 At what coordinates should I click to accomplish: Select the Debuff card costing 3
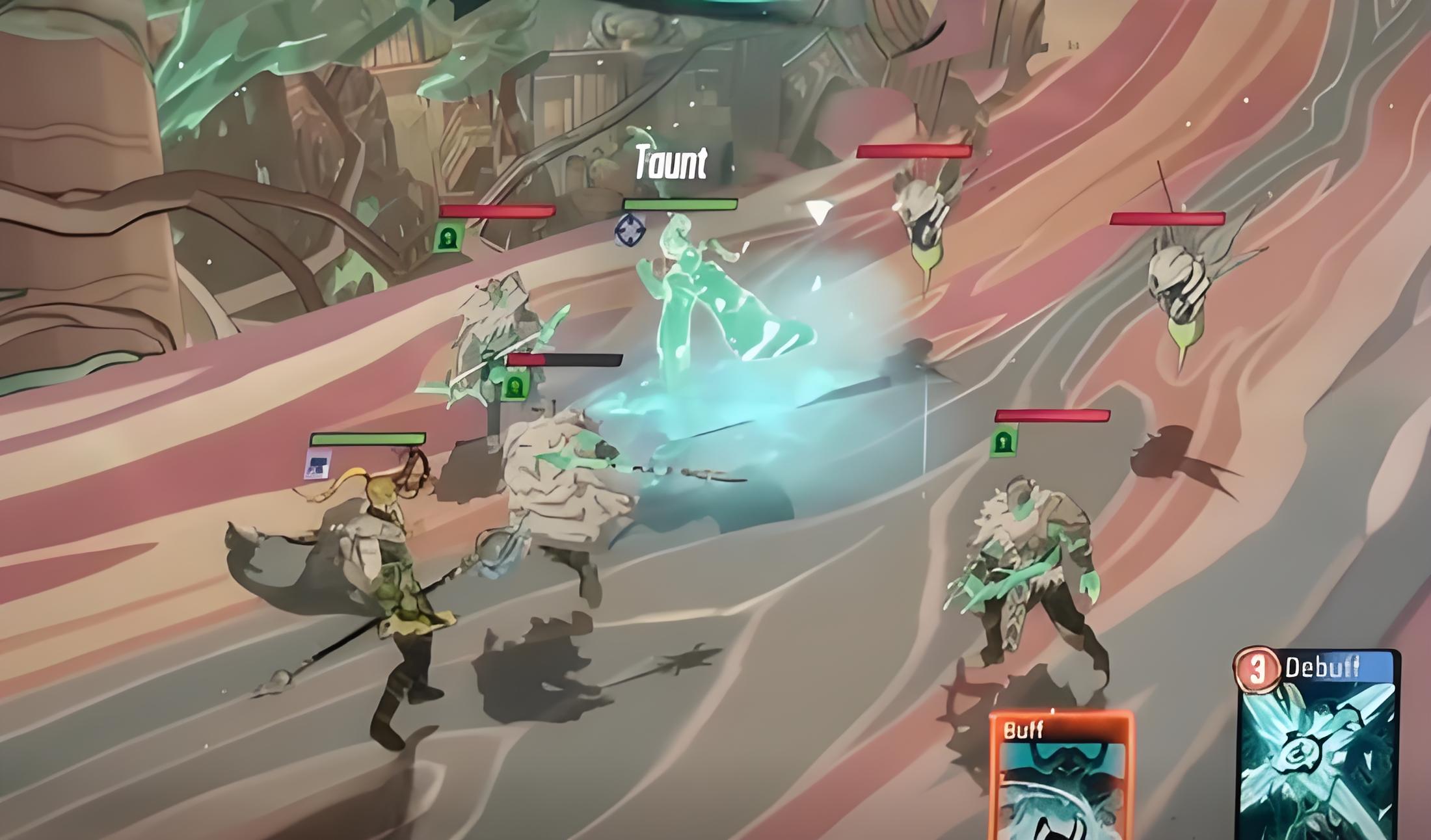click(x=1317, y=748)
